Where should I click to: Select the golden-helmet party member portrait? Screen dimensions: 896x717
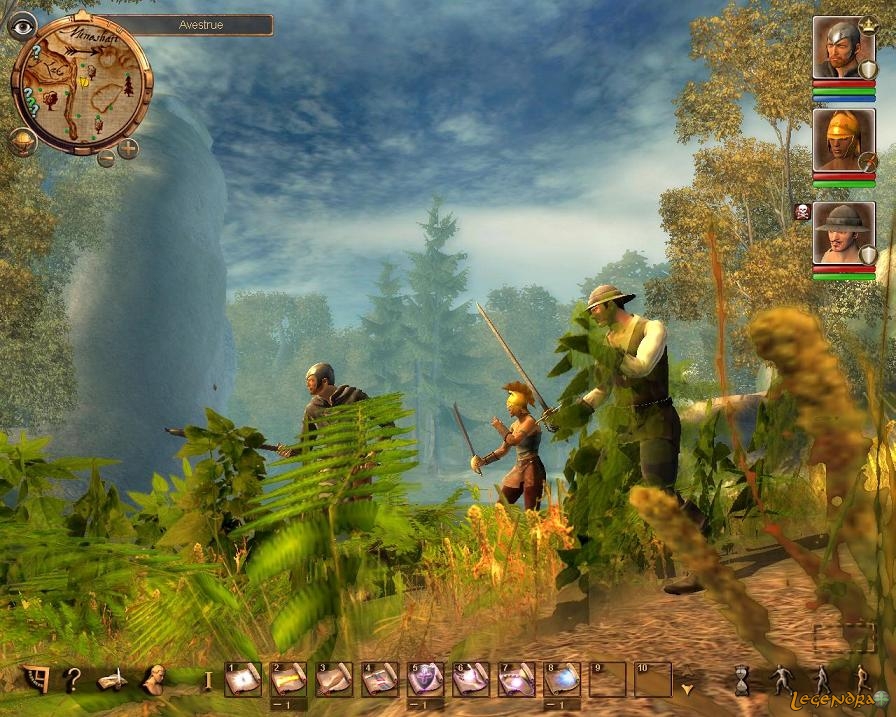pos(842,140)
